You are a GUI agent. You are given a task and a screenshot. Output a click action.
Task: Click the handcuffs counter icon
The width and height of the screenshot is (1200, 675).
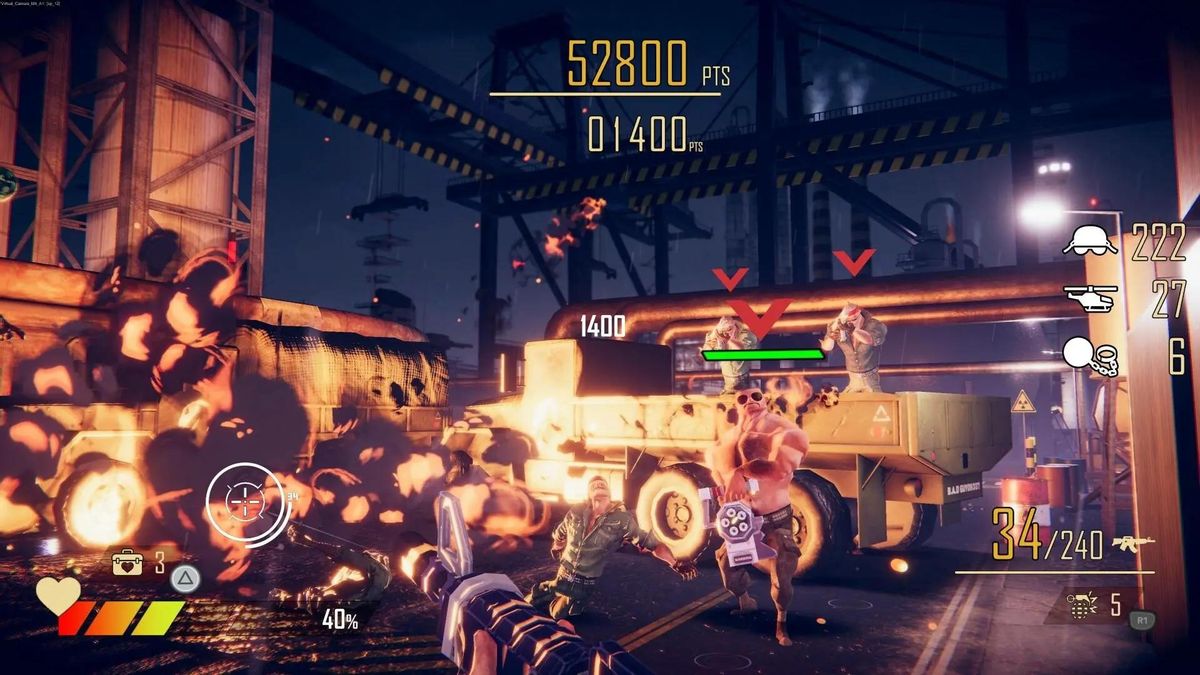tap(1090, 355)
